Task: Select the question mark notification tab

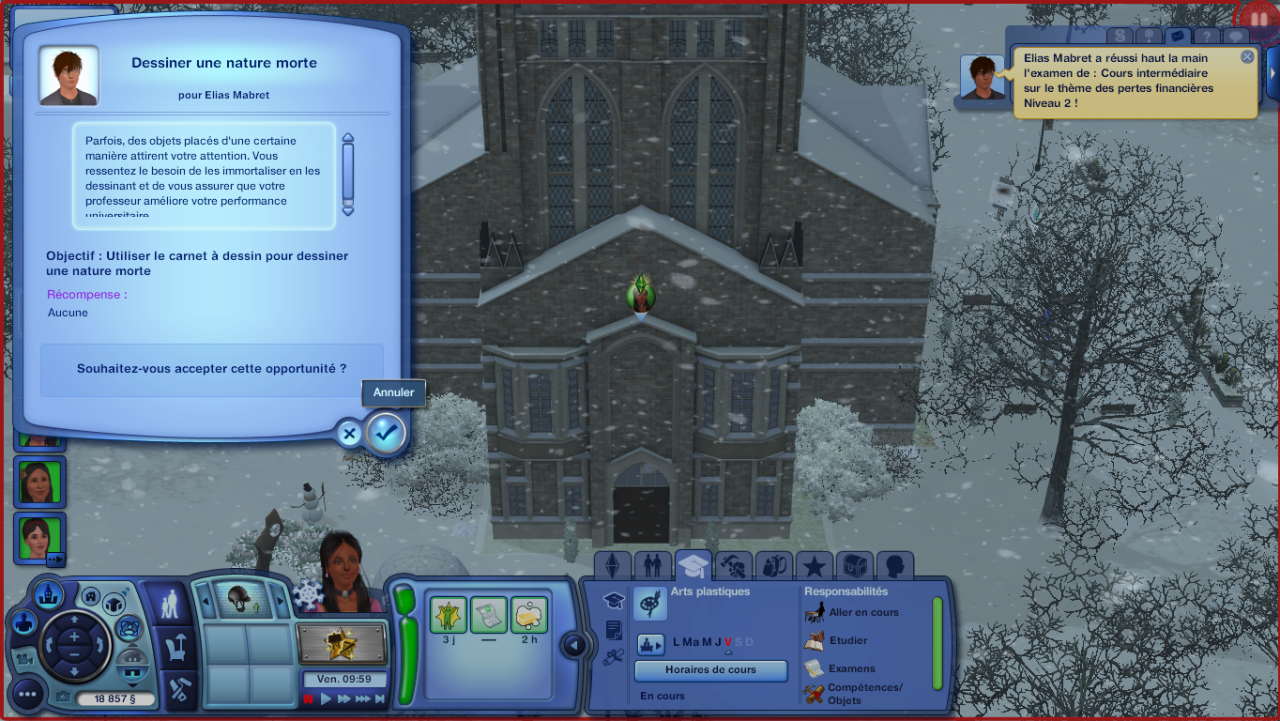Action: click(1207, 37)
